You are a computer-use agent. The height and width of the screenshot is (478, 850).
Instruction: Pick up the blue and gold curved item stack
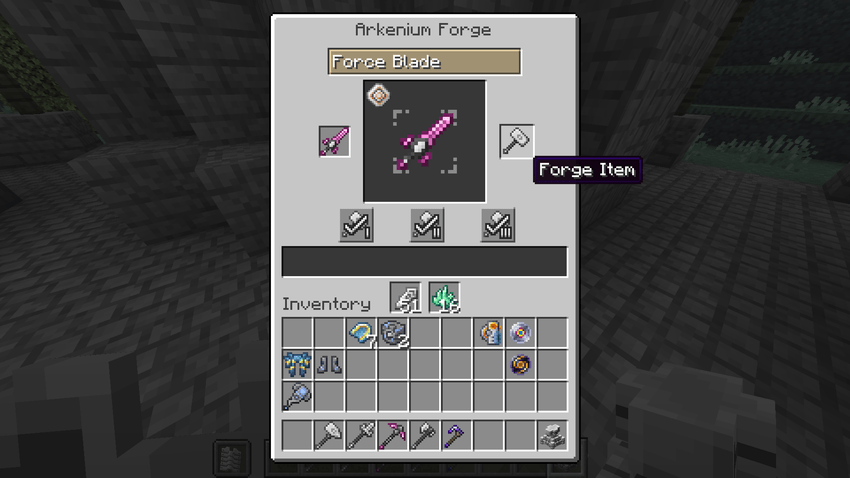point(361,333)
